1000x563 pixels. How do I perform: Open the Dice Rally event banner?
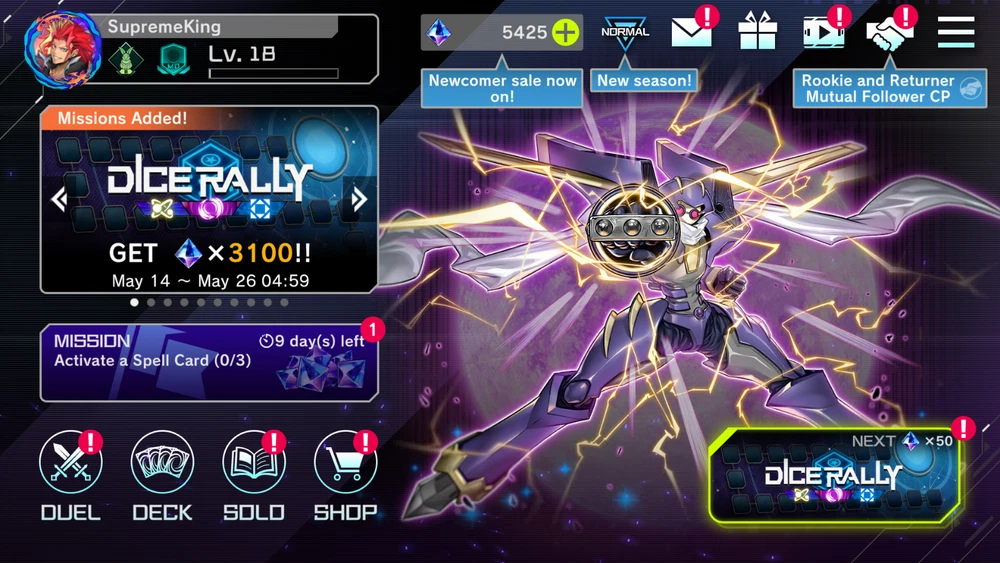click(x=209, y=200)
